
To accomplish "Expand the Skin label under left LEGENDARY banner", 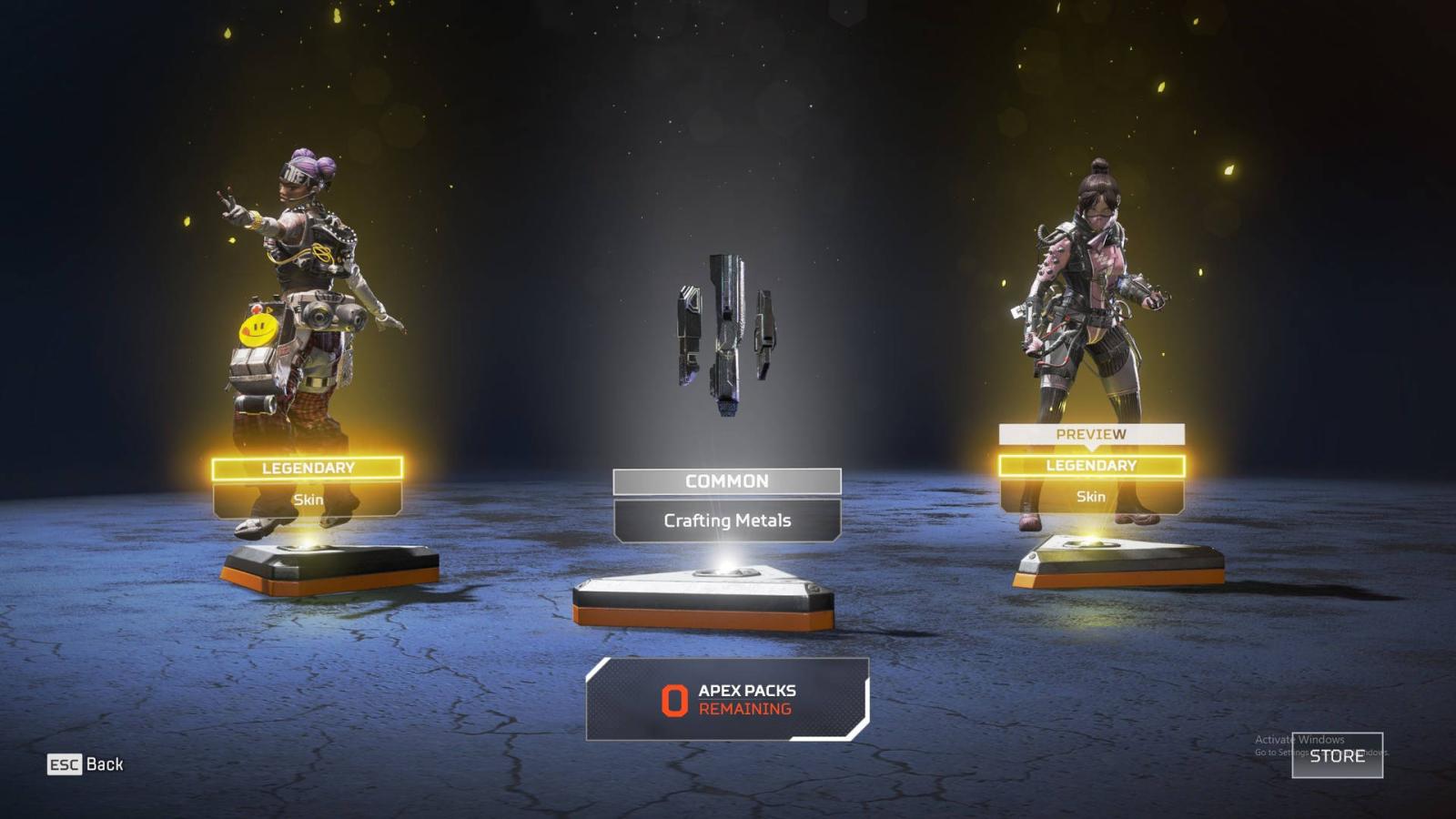I will [x=309, y=500].
